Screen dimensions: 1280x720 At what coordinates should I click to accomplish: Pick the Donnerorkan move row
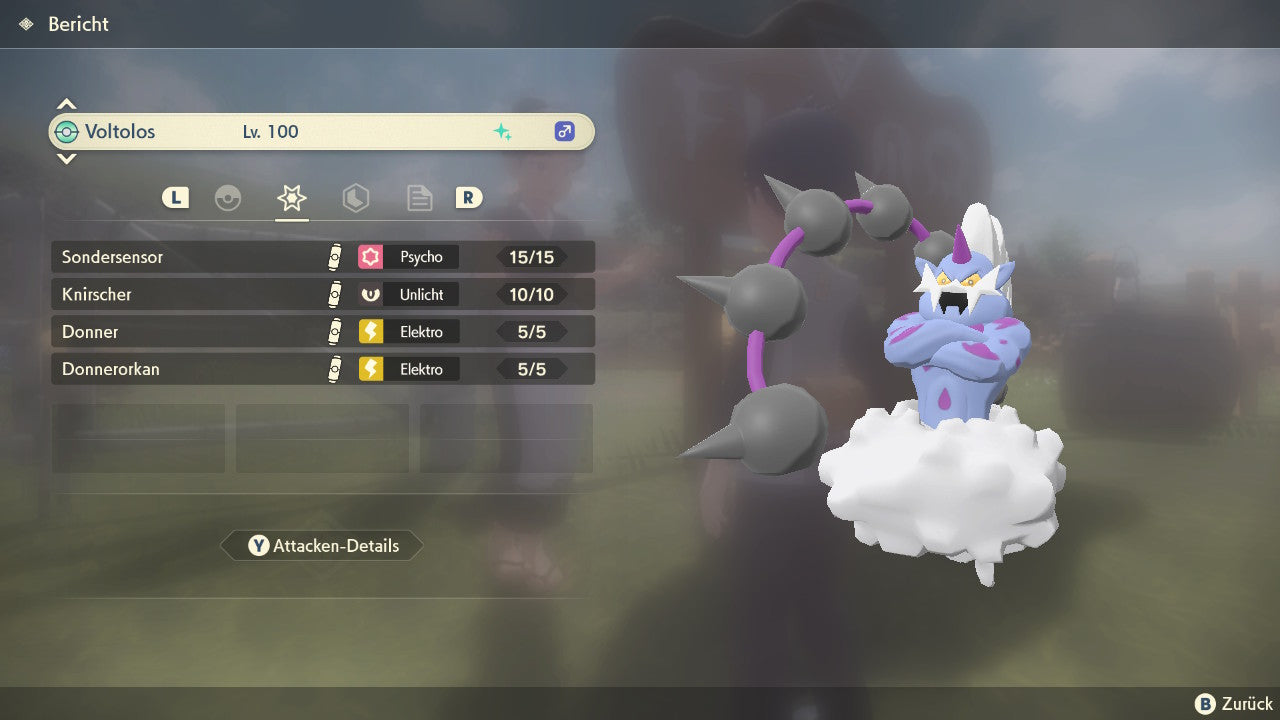pos(322,369)
